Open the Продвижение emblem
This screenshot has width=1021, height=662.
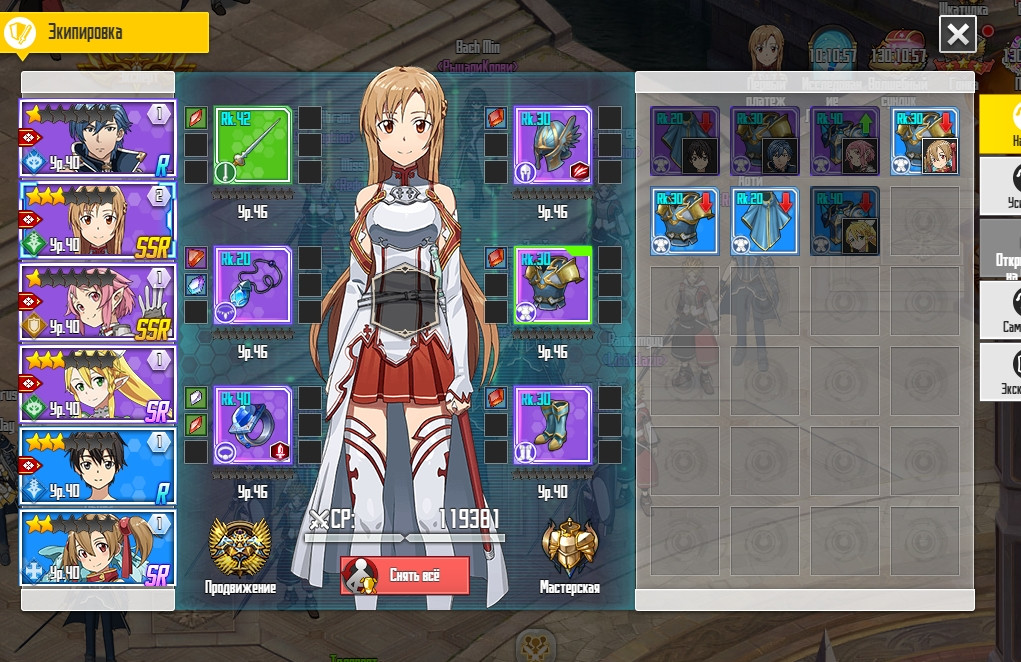(x=240, y=548)
